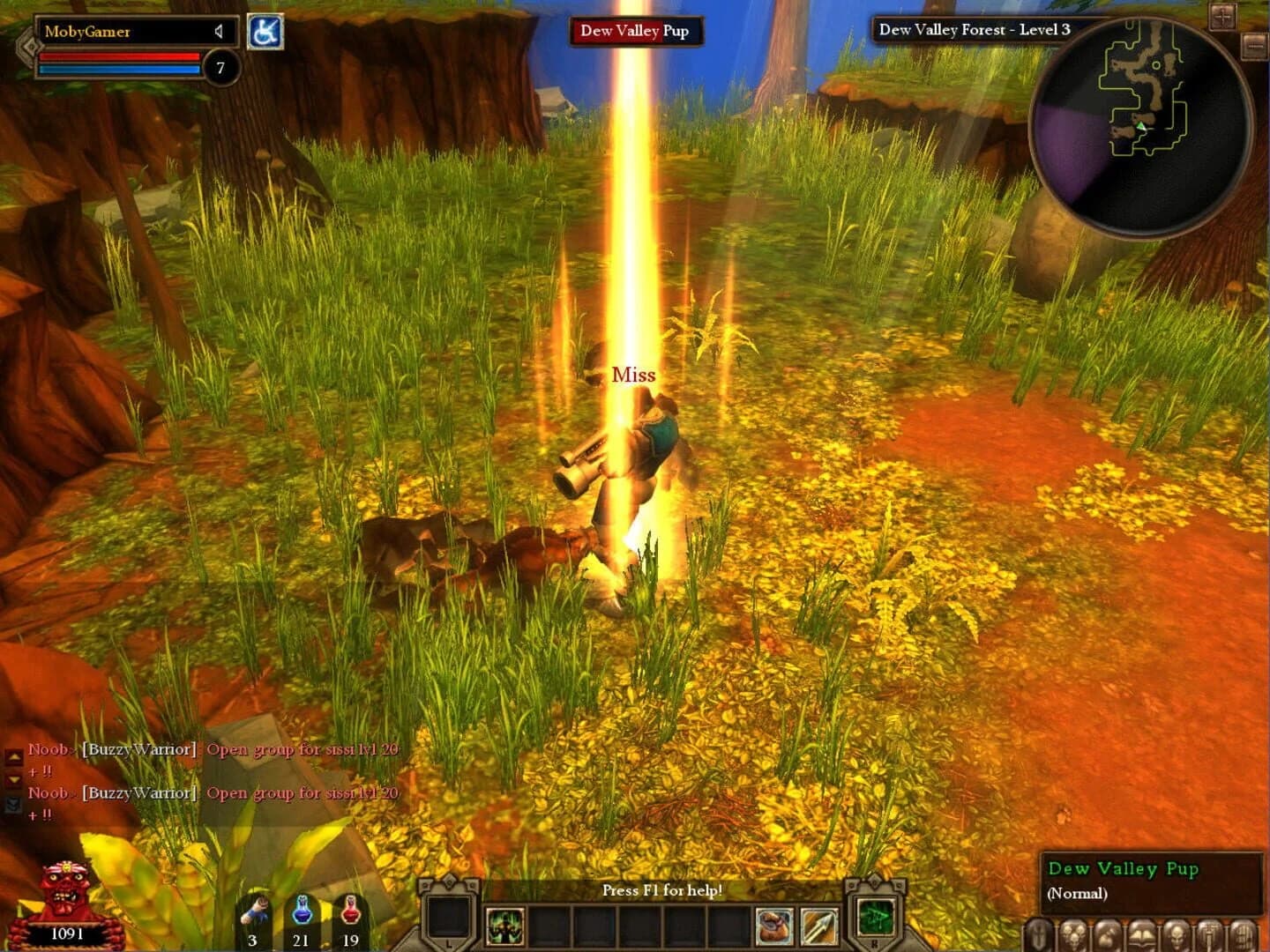Mute the game sound via the speaker icon
This screenshot has height=952, width=1270.
217,33
